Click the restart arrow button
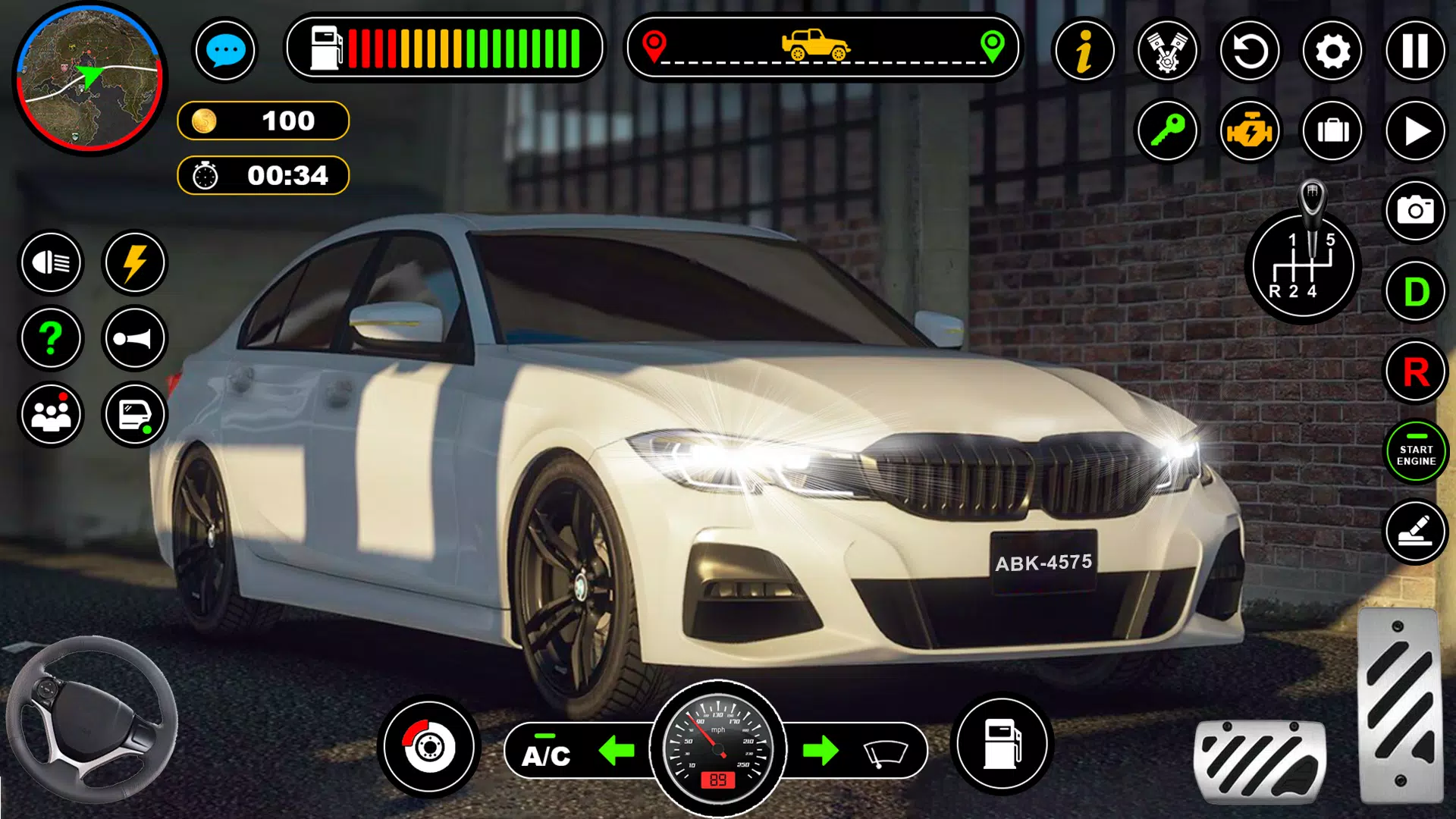1456x819 pixels. point(1250,51)
